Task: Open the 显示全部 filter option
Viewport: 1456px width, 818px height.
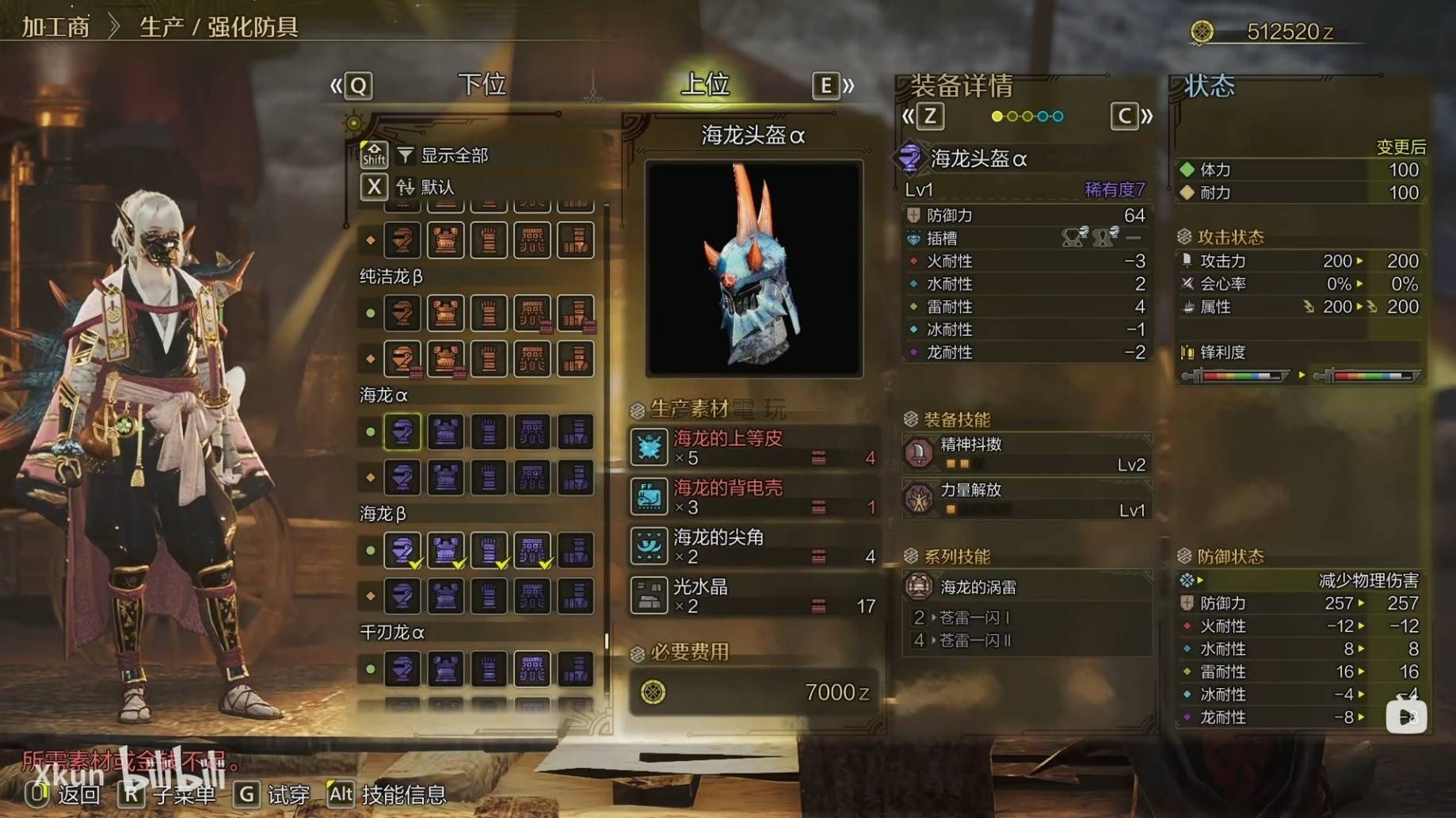Action: (453, 155)
